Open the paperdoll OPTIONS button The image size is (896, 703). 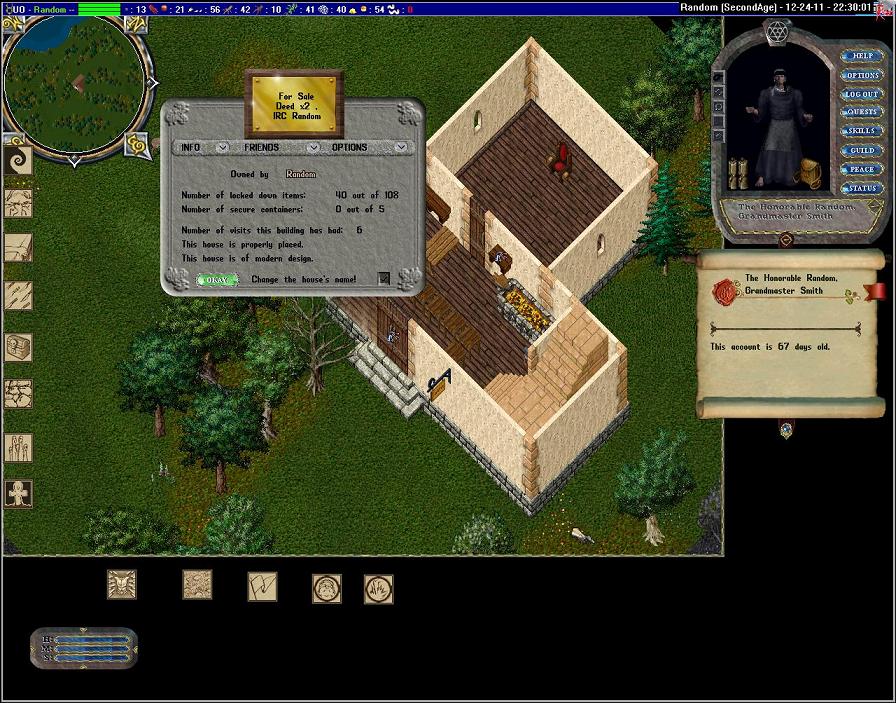862,75
